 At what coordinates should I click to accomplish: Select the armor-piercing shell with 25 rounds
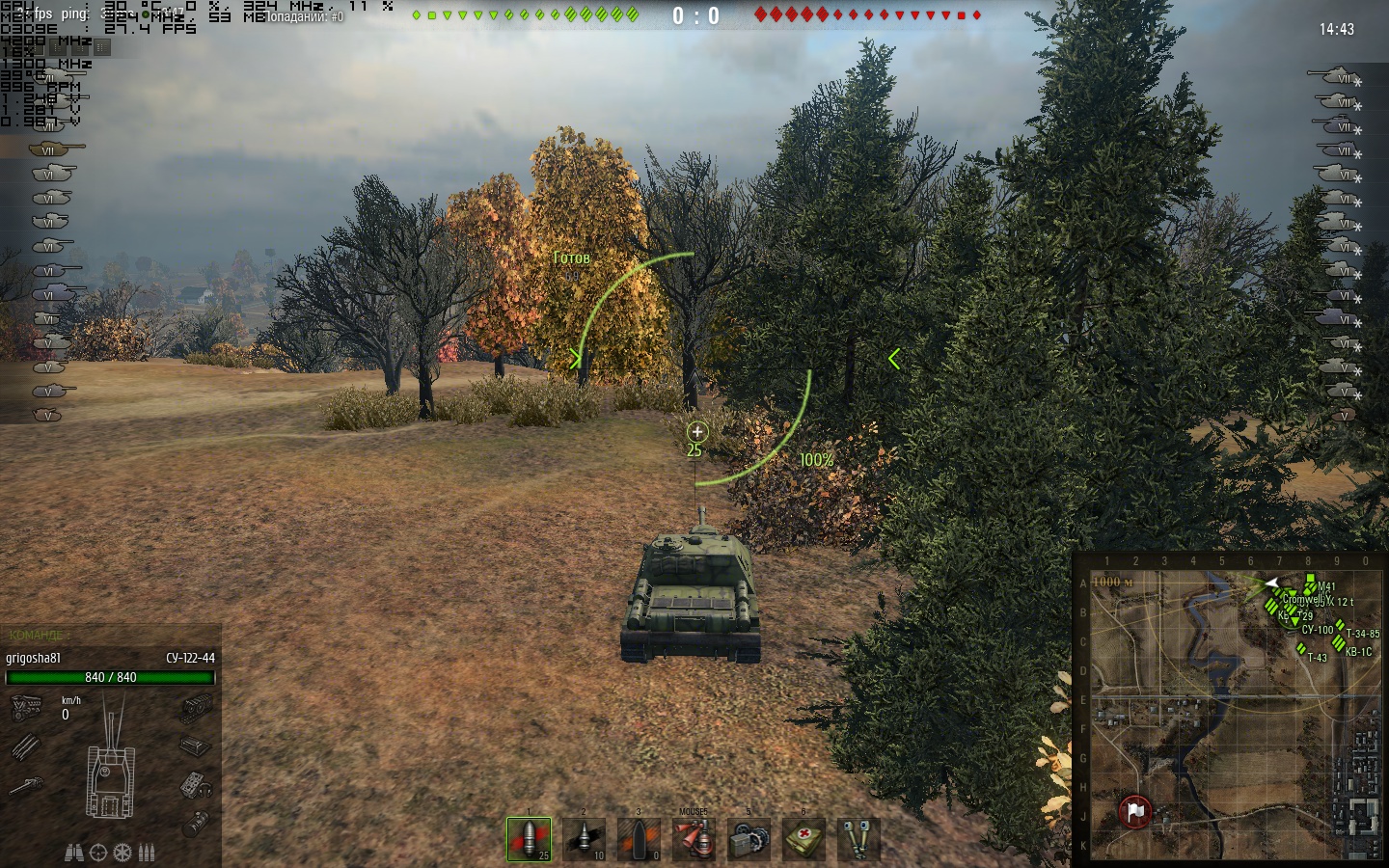[x=529, y=838]
